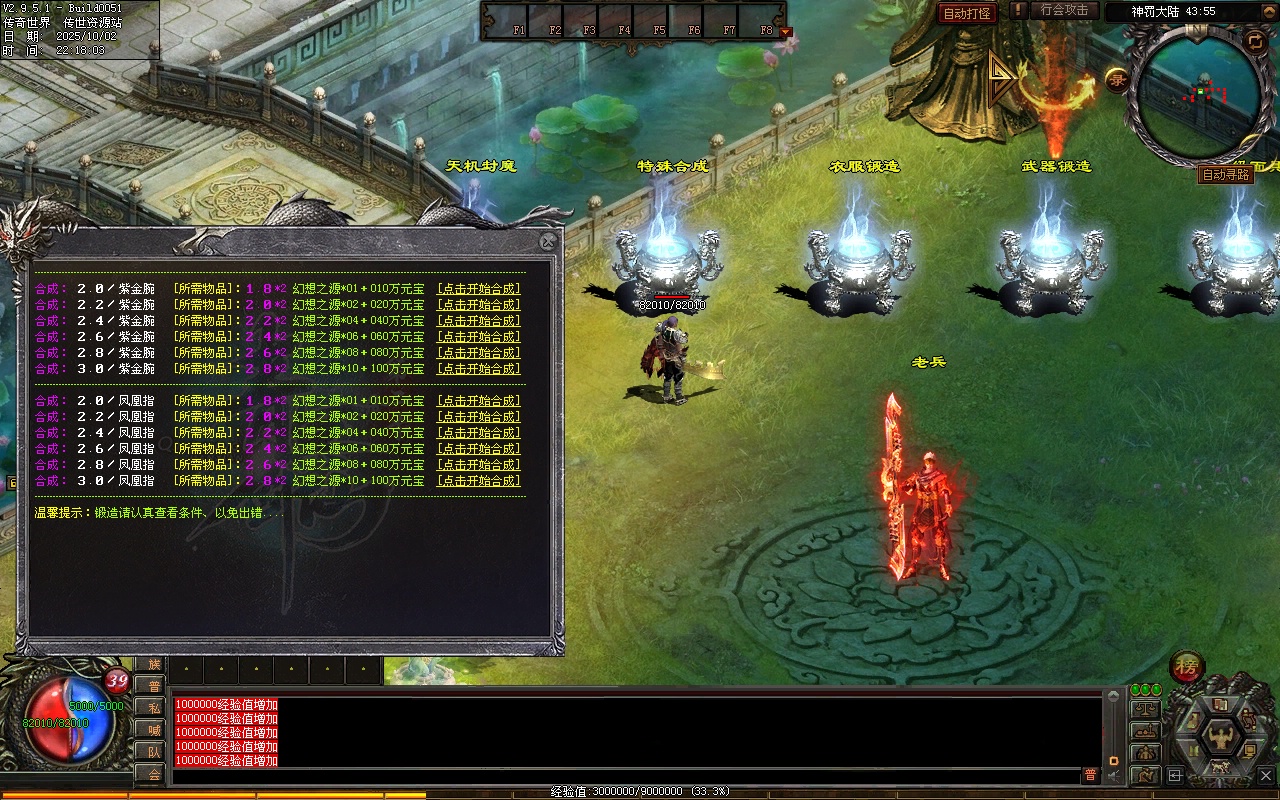Switch to the 私 private chat channel
Viewport: 1280px width, 800px height.
click(152, 707)
